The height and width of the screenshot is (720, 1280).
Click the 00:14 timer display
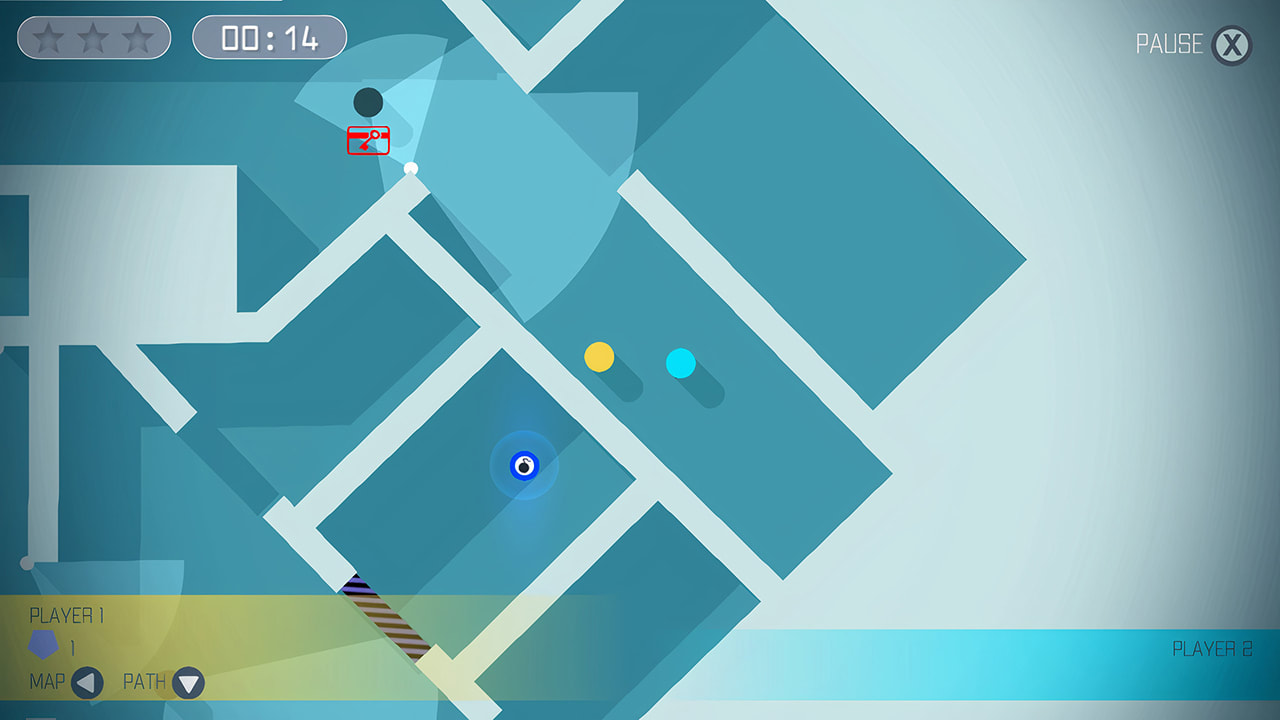269,37
